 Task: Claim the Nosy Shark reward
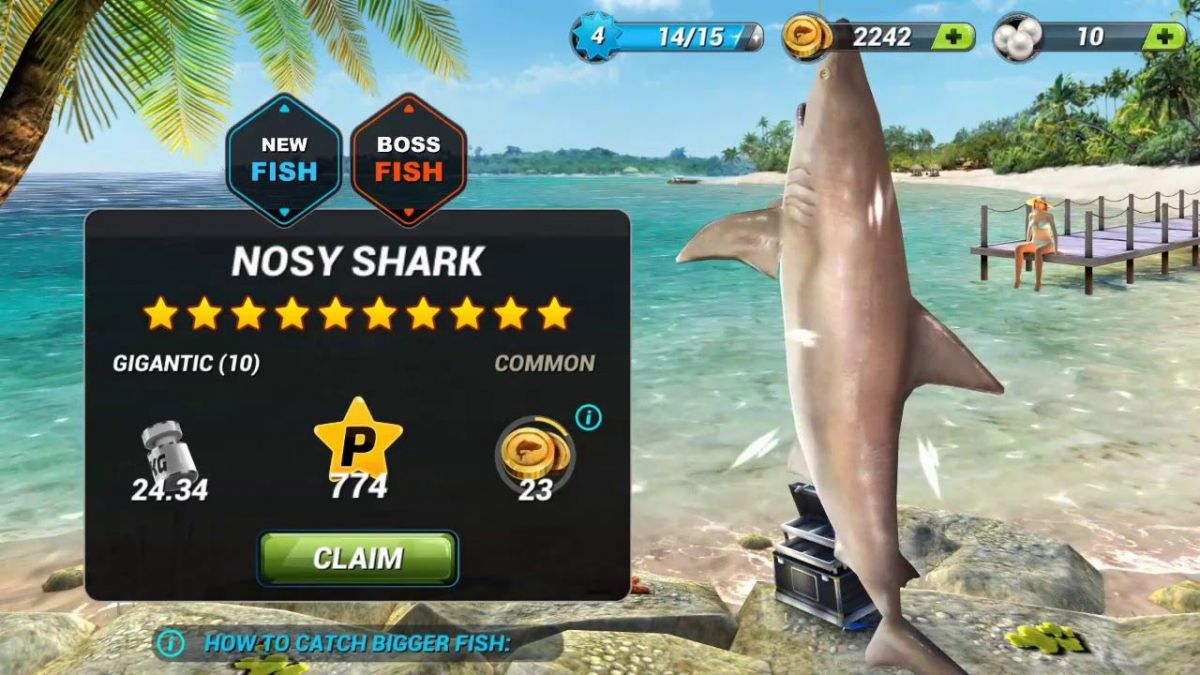point(358,558)
